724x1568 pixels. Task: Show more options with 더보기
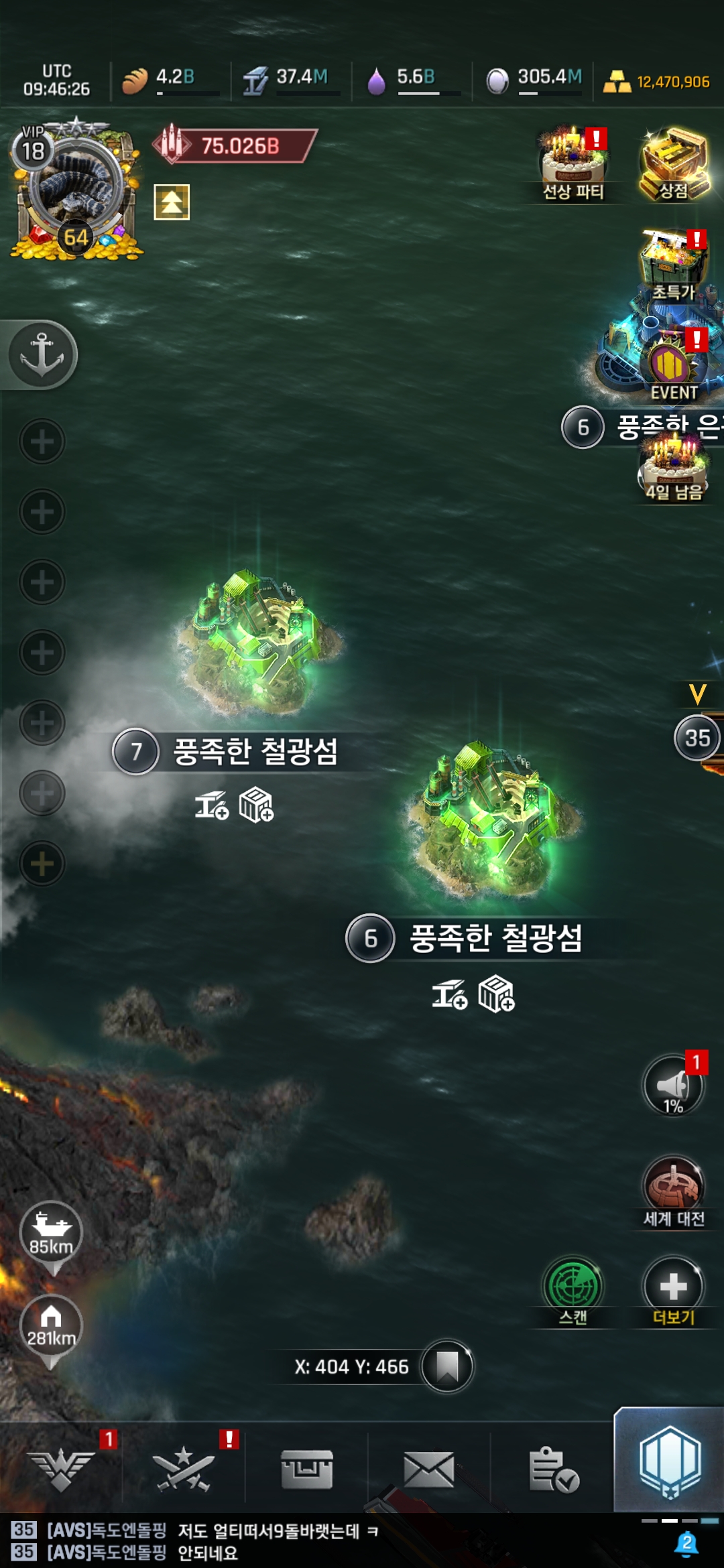pos(674,1288)
